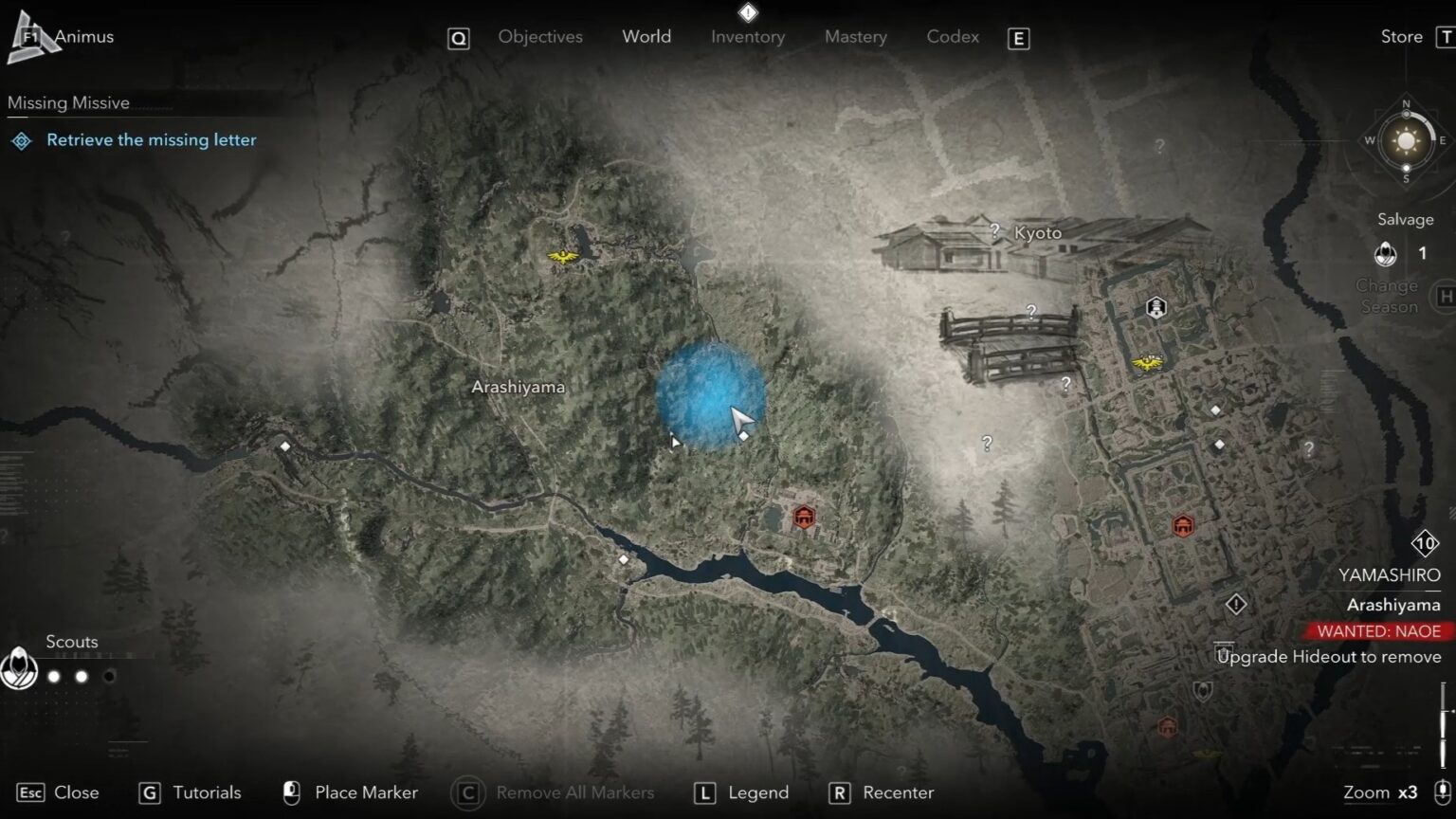Open Change Season option

pos(1388,295)
